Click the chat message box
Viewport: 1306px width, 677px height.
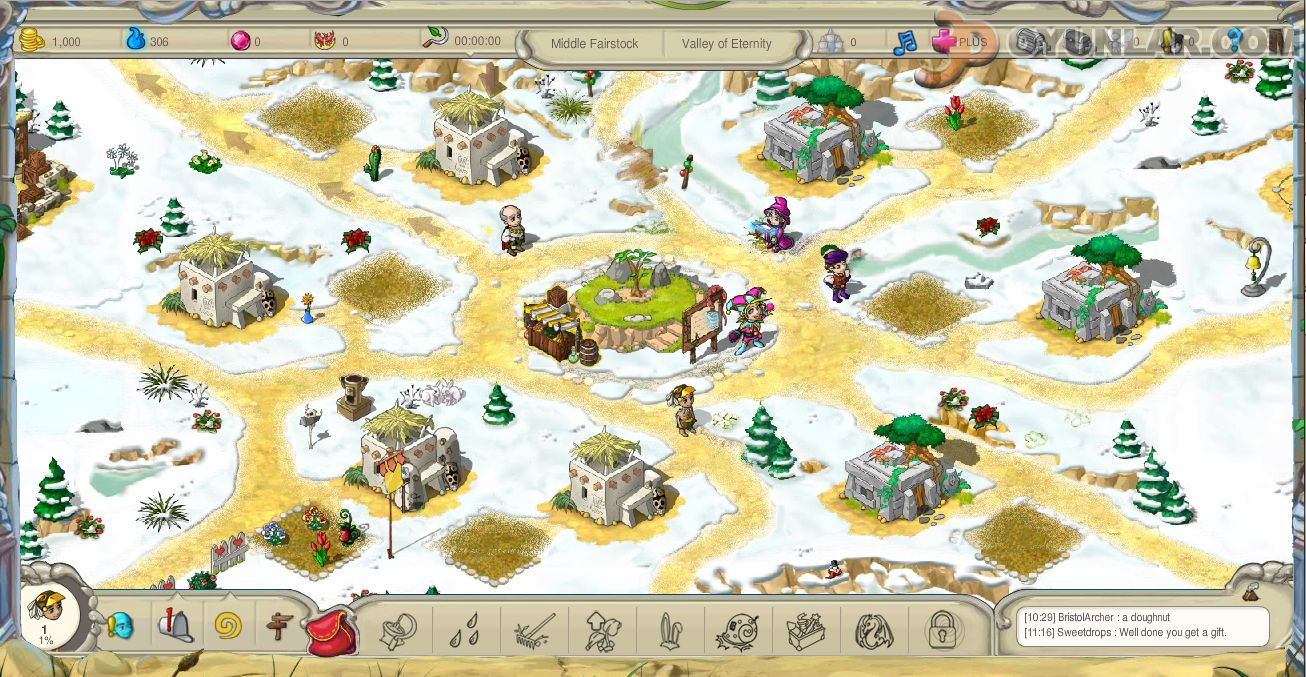click(x=1133, y=626)
